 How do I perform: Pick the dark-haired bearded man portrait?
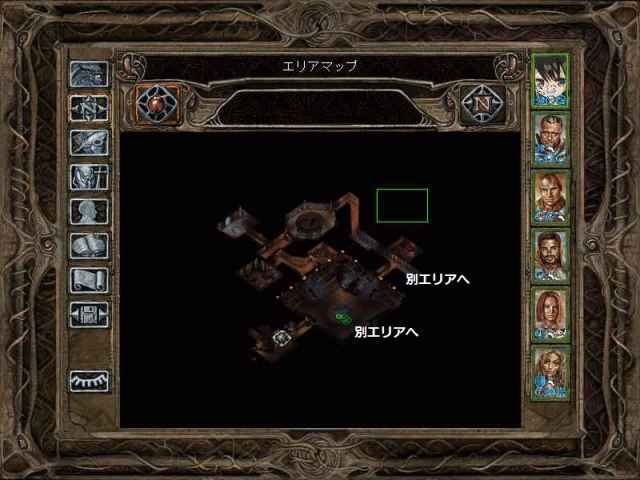pos(551,256)
